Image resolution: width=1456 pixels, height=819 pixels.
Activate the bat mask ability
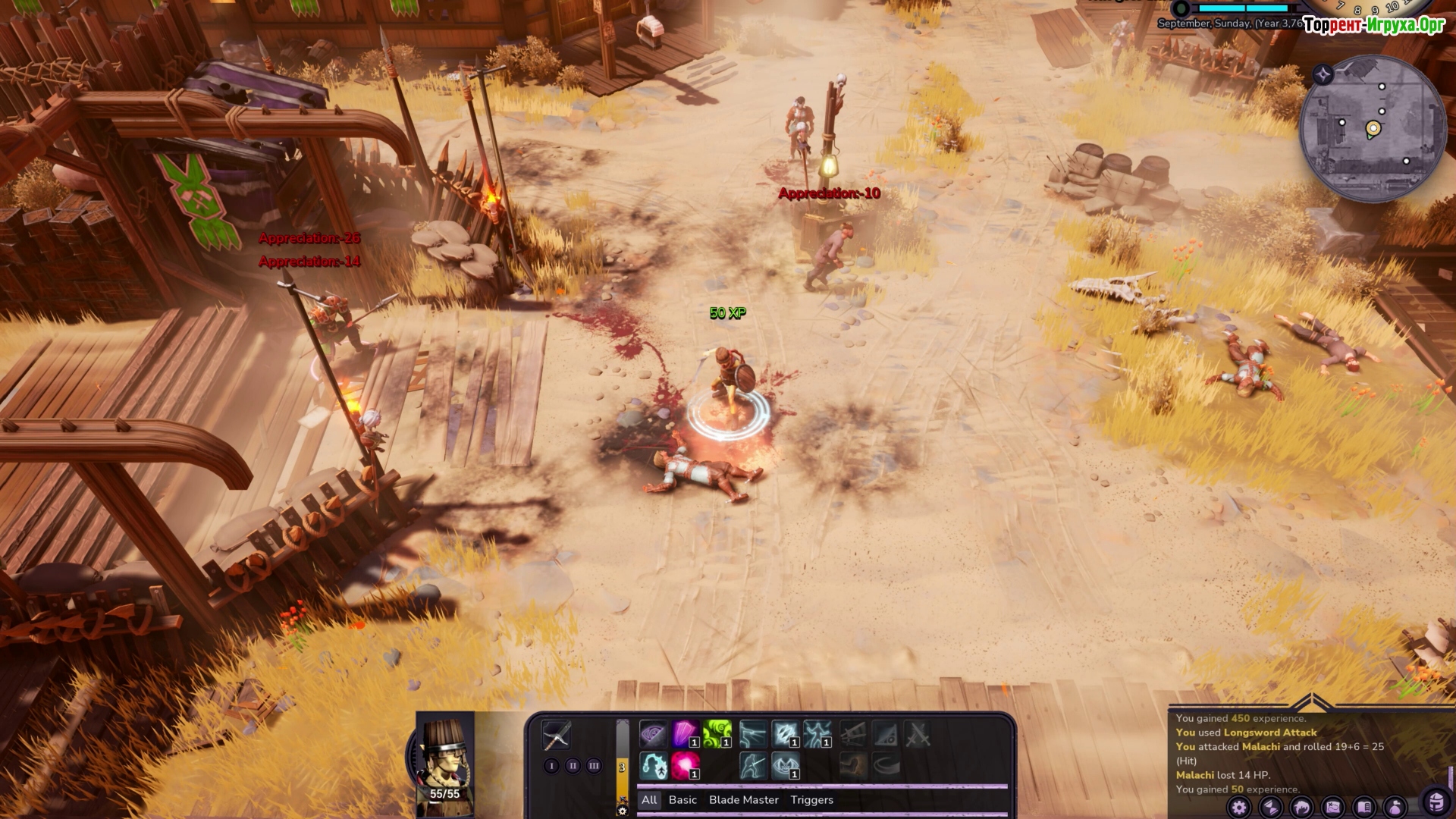(x=785, y=766)
